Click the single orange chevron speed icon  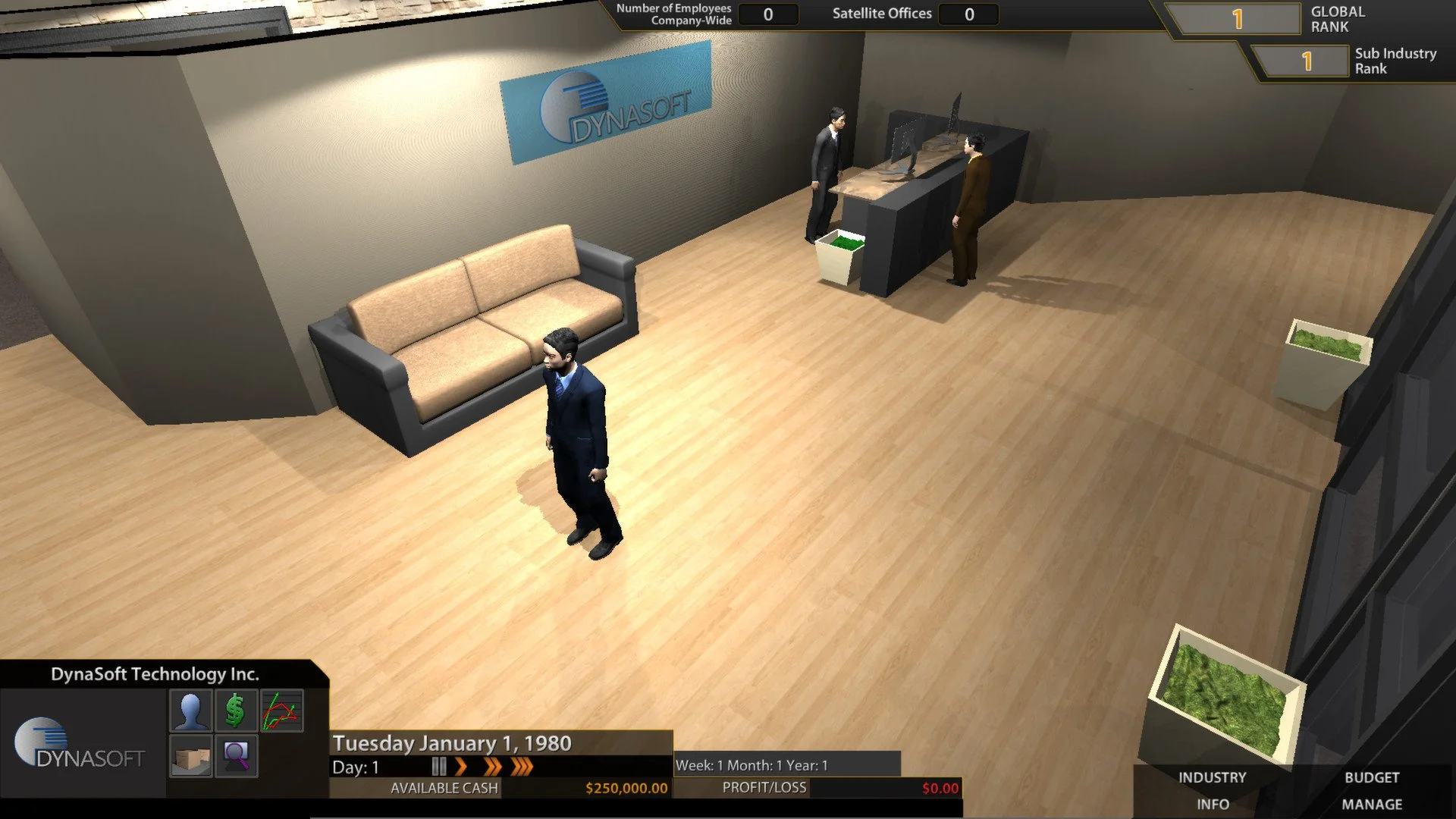click(x=462, y=767)
